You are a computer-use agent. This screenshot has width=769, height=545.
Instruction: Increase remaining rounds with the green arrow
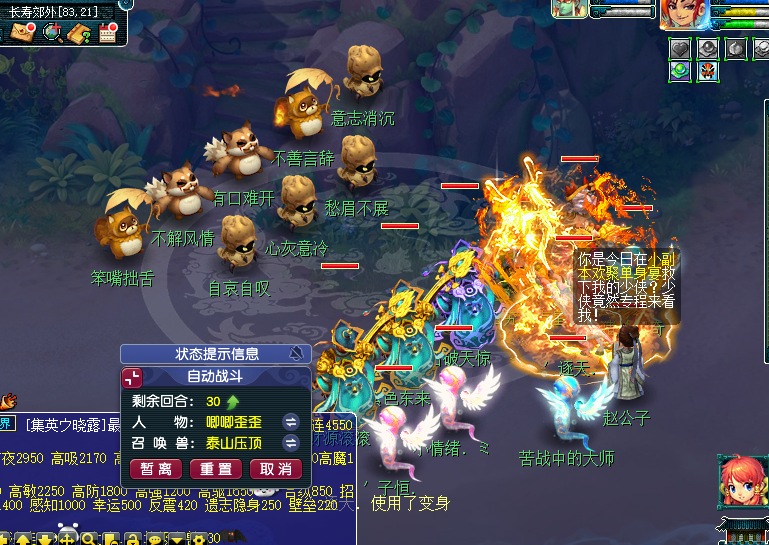coord(233,401)
